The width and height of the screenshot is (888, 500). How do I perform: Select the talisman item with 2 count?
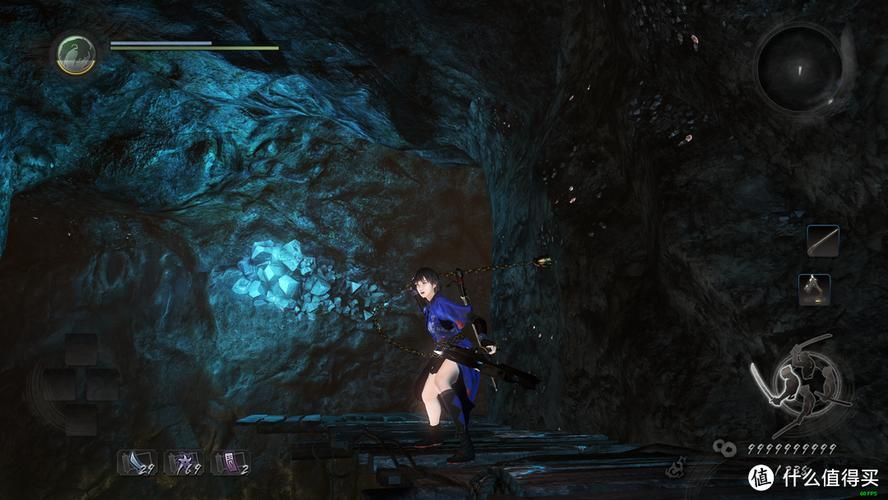228,462
